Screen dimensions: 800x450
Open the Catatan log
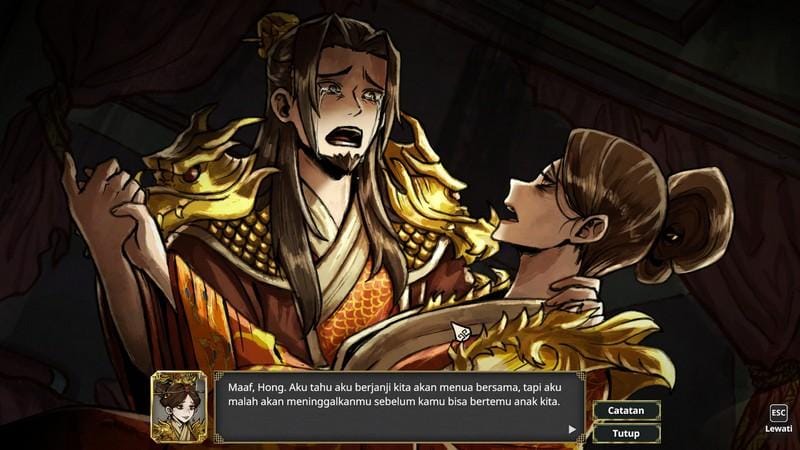click(626, 410)
